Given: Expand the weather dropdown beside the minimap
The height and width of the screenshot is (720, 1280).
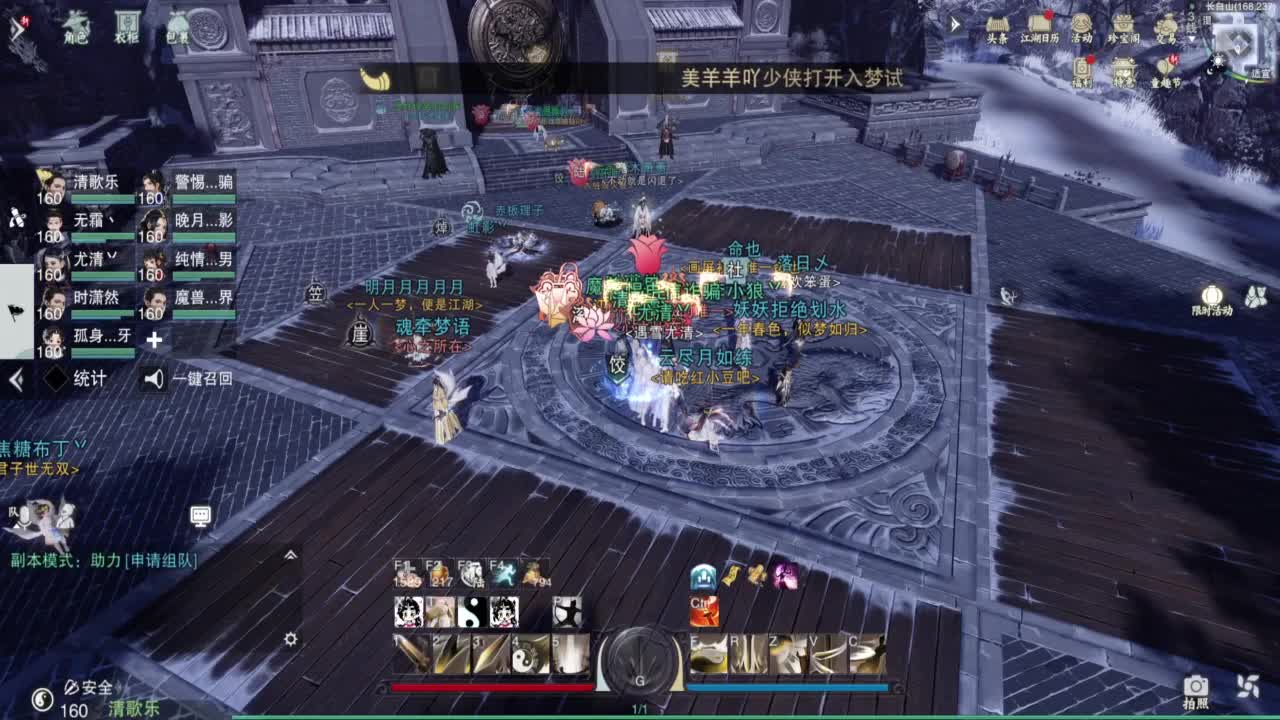Looking at the screenshot, I should [1191, 38].
